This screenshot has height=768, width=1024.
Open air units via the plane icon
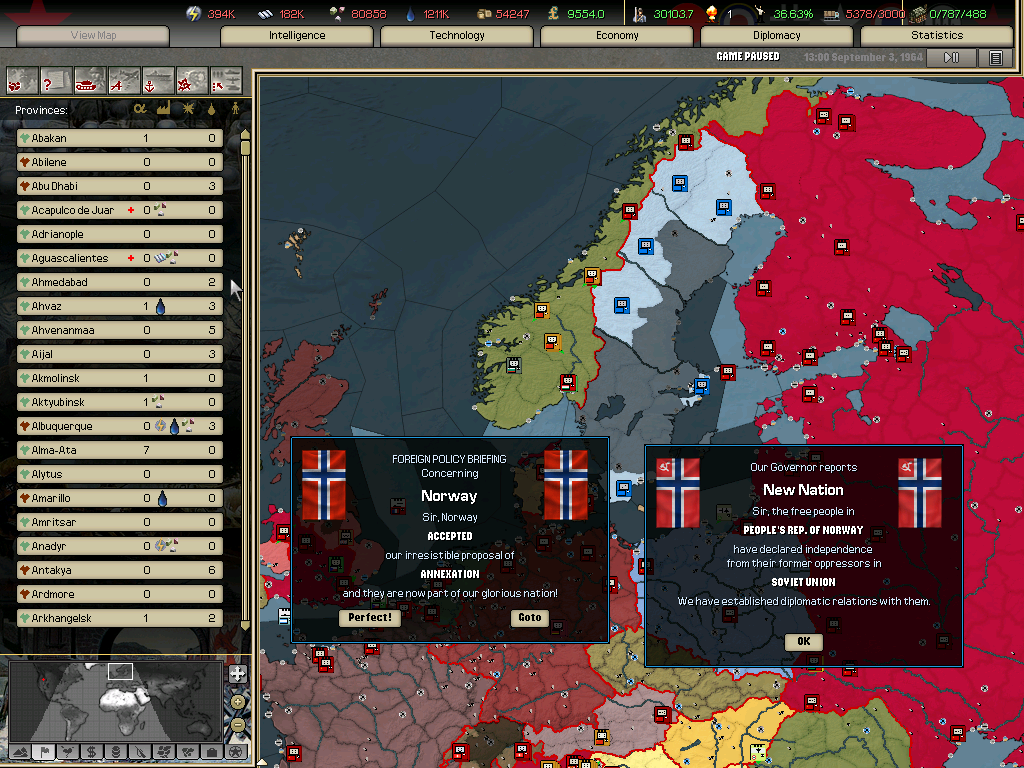124,80
